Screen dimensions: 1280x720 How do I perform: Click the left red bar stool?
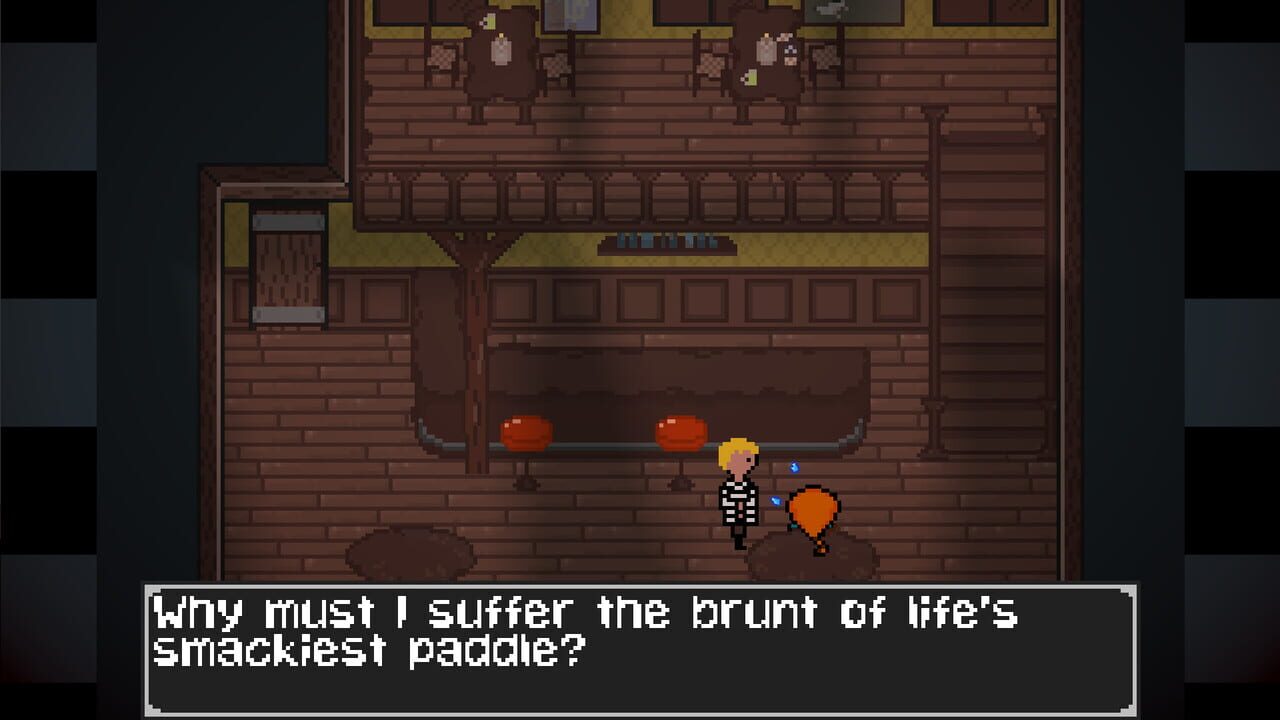click(x=527, y=432)
